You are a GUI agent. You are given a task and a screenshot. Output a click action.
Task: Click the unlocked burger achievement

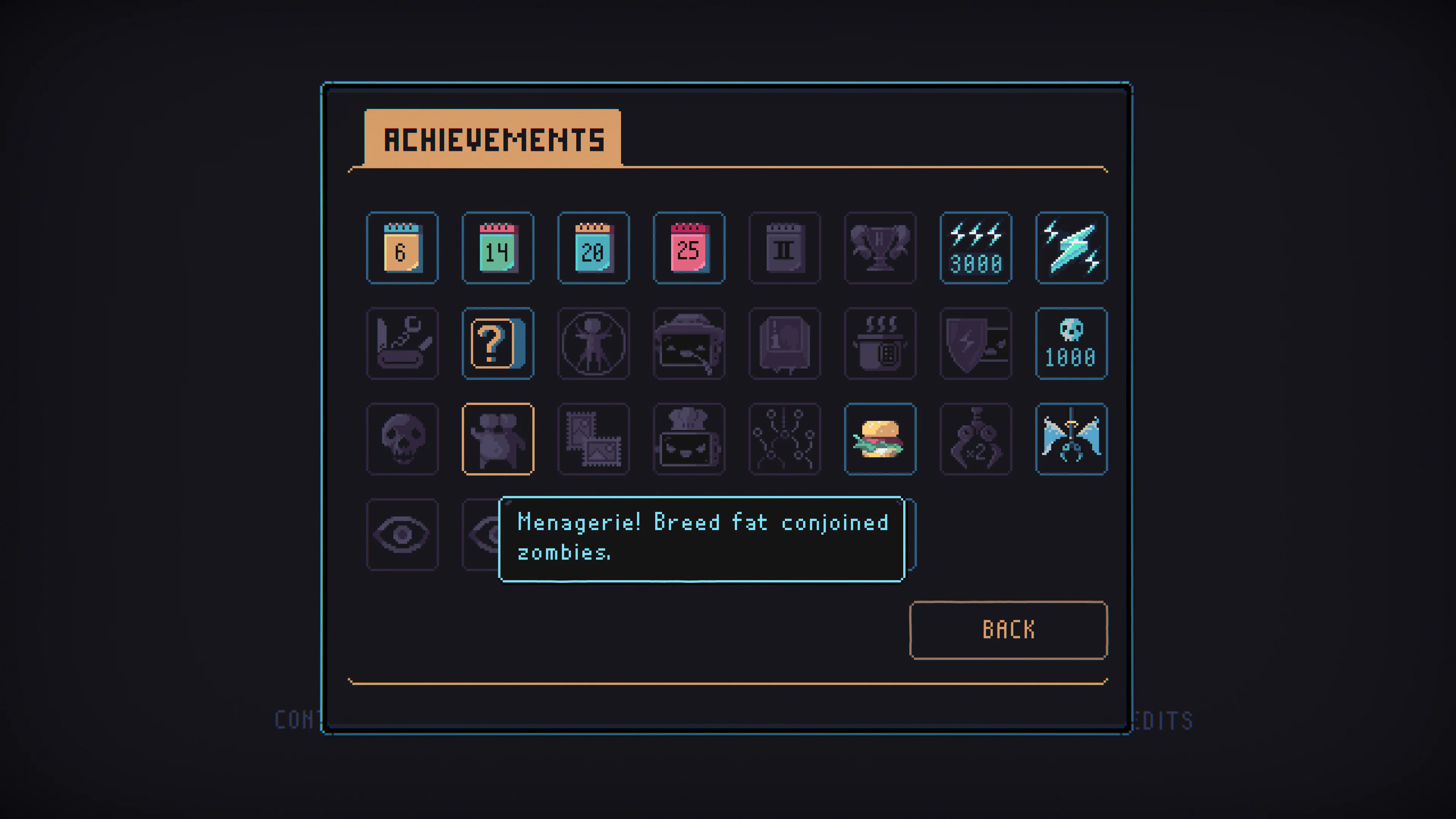pyautogui.click(x=880, y=439)
